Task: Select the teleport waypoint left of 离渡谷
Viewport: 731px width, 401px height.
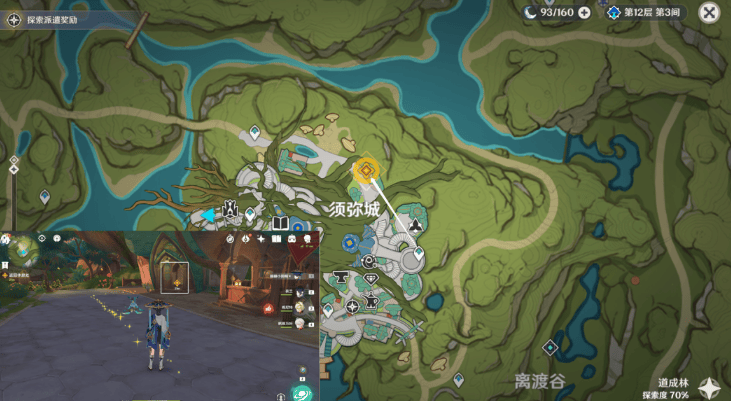Action: (x=458, y=379)
